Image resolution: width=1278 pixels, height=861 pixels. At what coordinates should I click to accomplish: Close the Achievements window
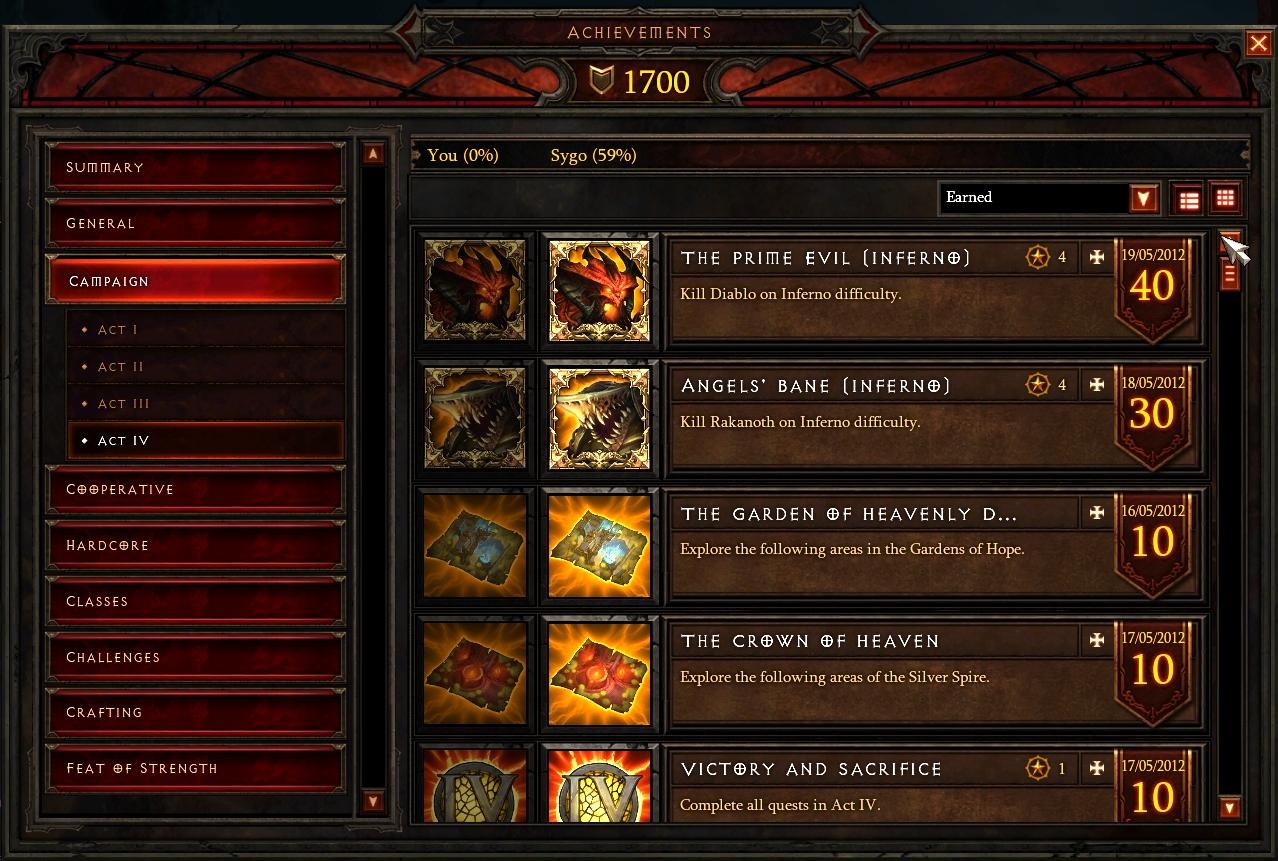tap(1258, 43)
